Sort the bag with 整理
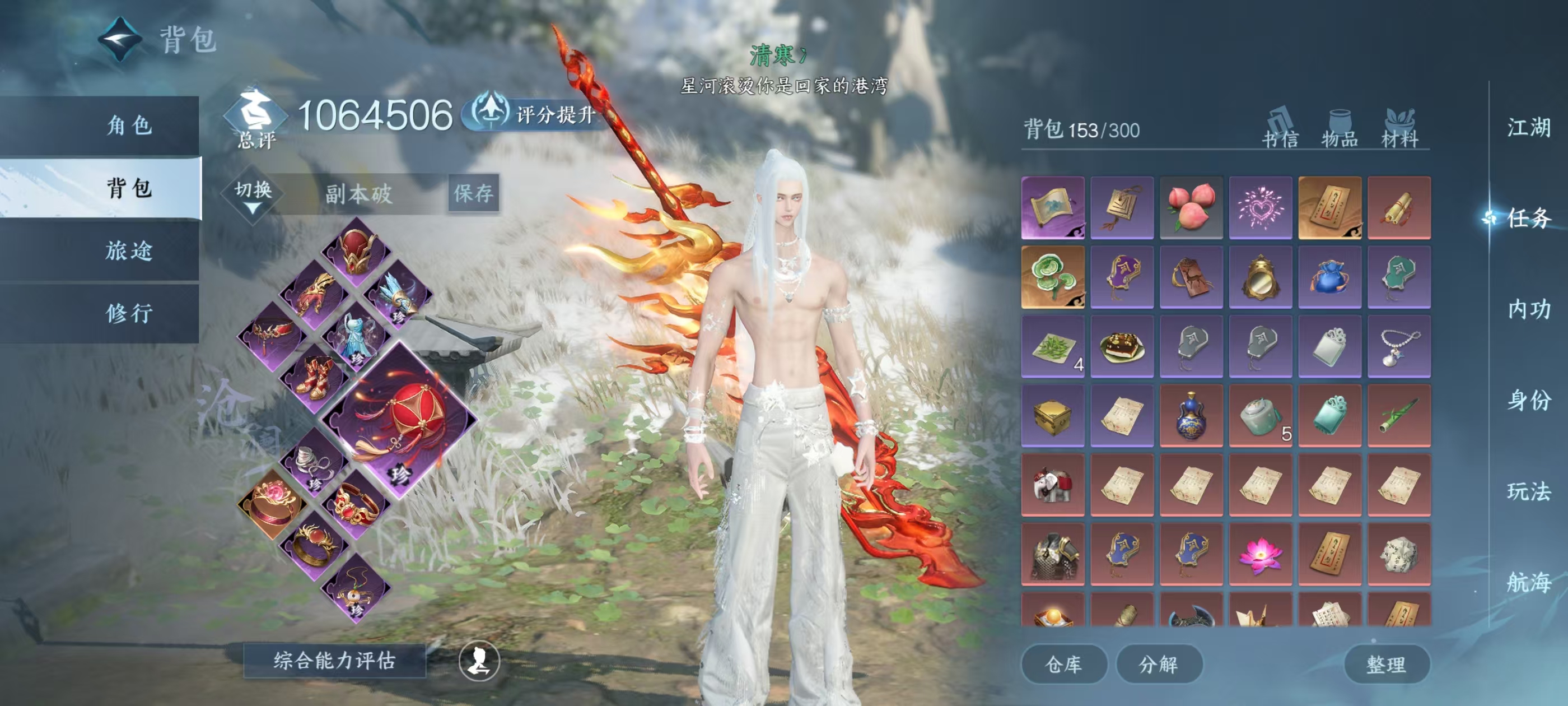This screenshot has width=1568, height=706. 1386,664
